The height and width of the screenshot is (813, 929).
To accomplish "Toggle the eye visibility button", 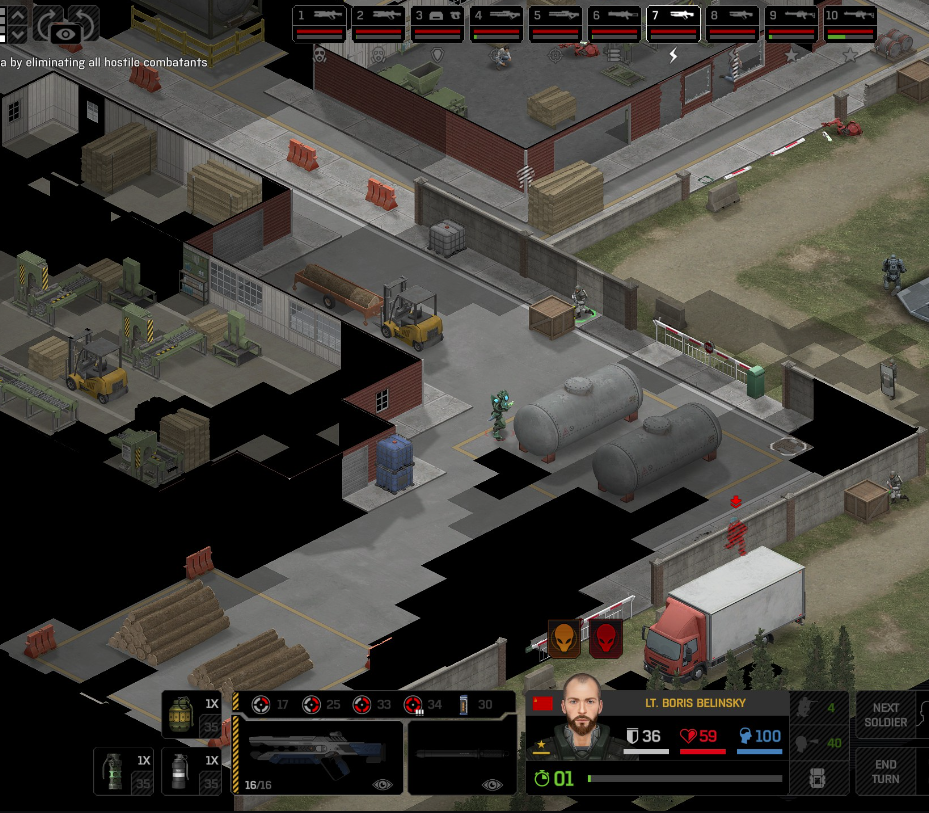I will (x=66, y=34).
